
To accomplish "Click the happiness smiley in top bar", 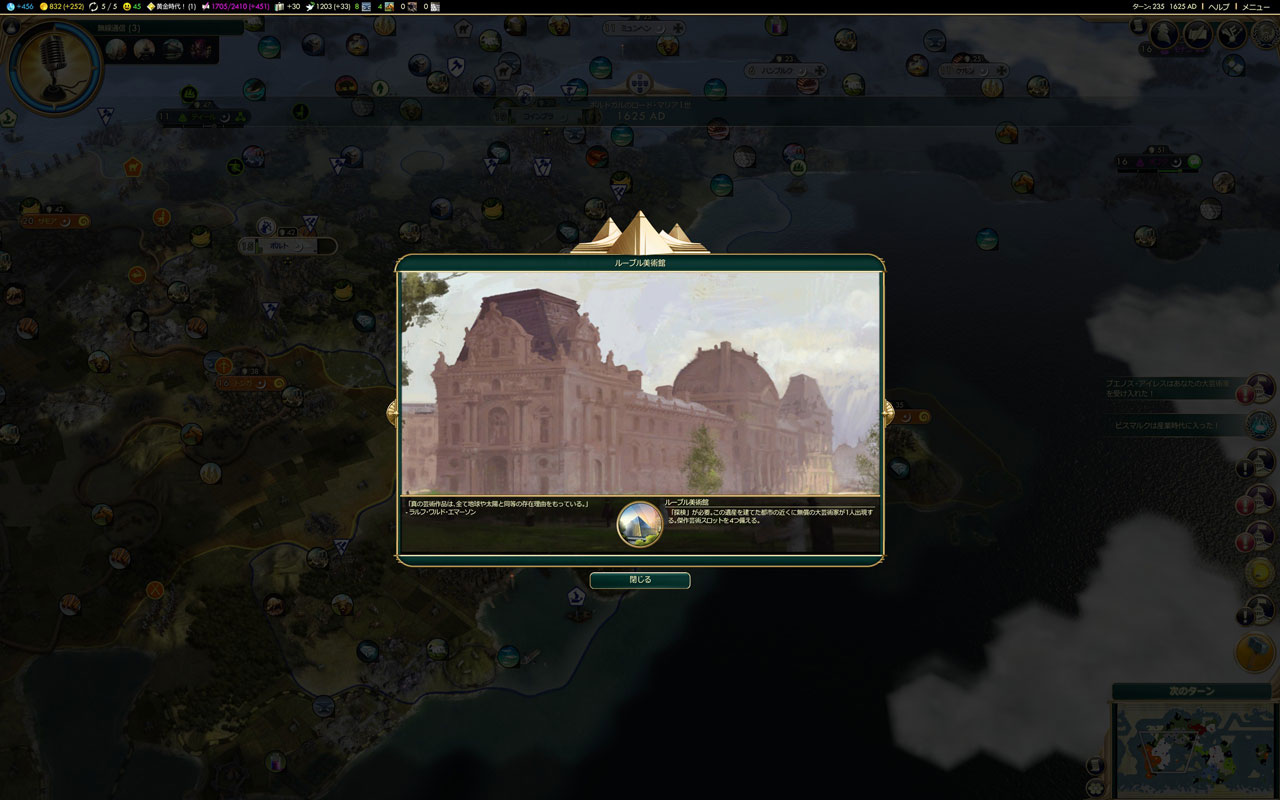I will pos(132,6).
